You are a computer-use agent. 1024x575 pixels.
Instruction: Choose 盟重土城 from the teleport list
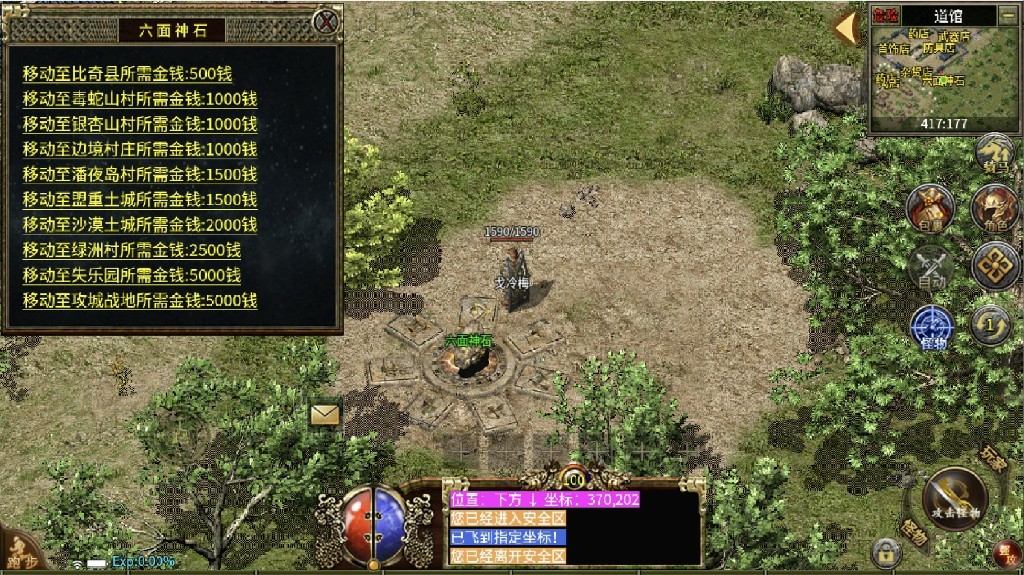coord(140,199)
